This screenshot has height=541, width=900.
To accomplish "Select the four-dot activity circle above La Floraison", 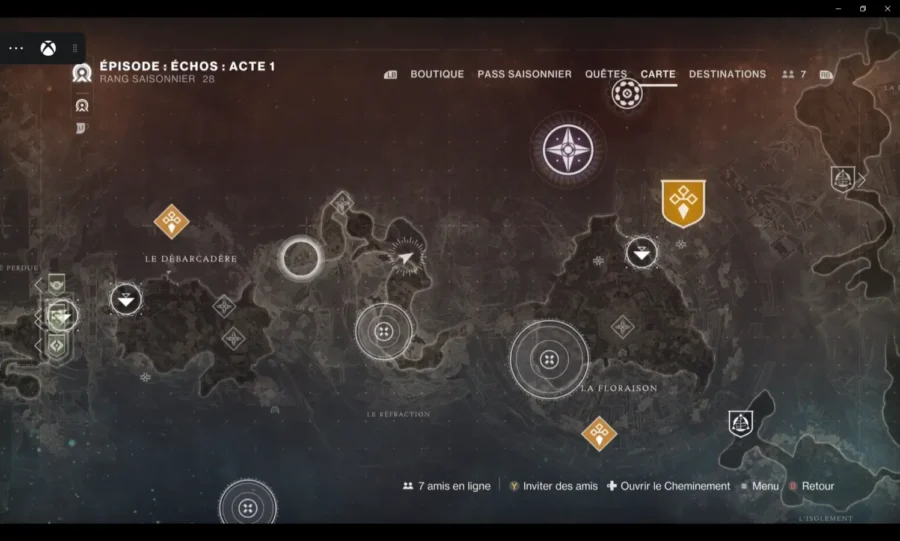I will pos(548,359).
